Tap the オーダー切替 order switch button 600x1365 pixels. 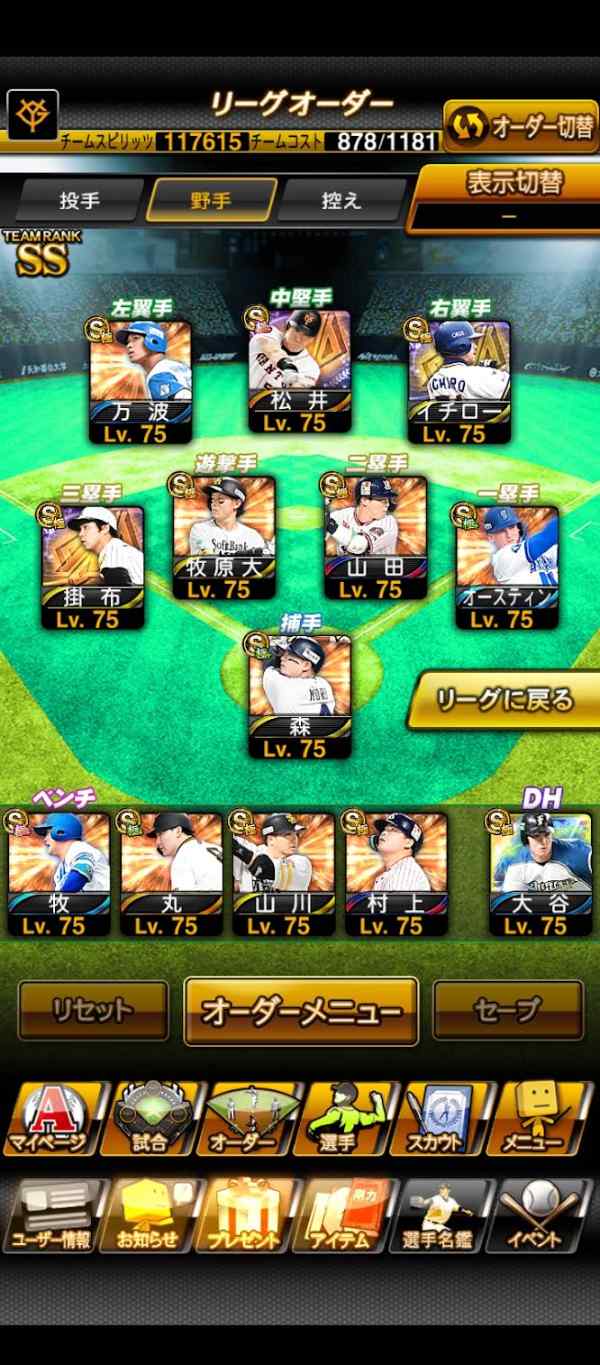coord(521,127)
